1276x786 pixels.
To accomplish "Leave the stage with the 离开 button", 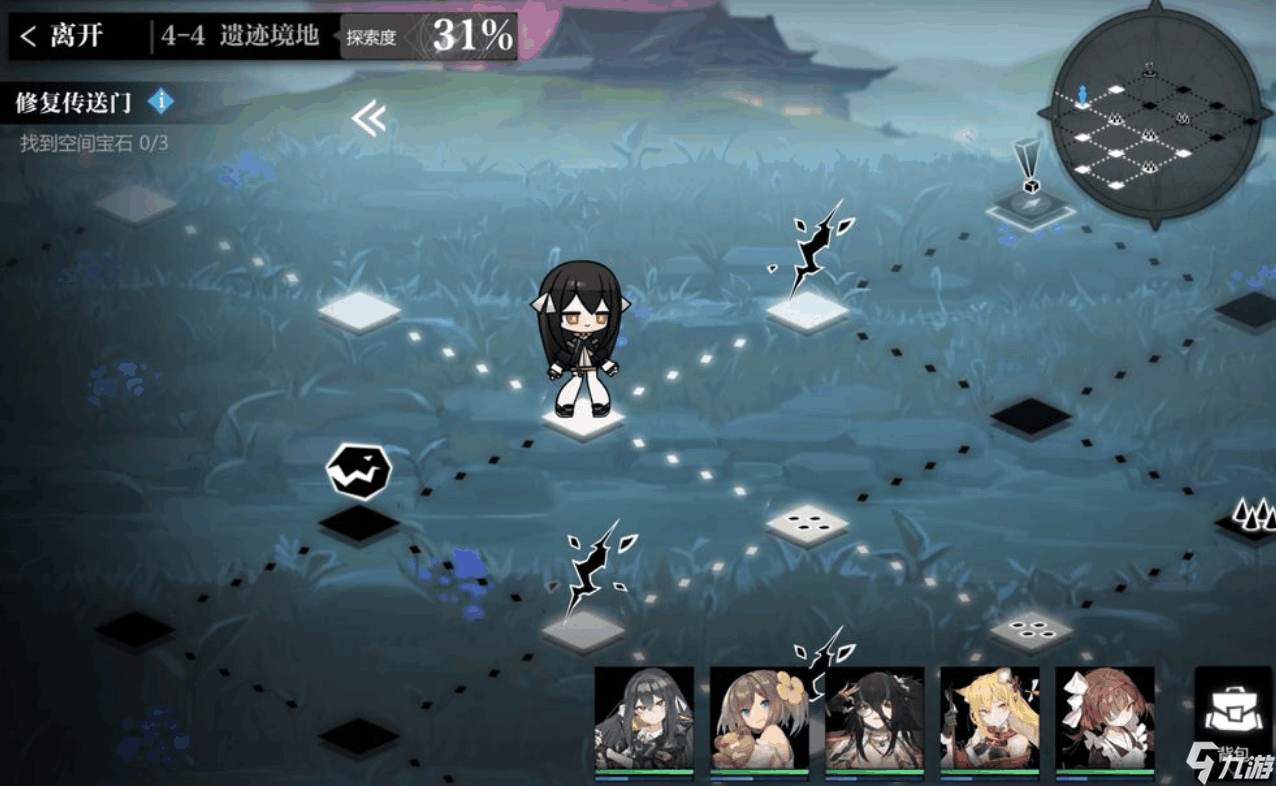I will pos(62,37).
